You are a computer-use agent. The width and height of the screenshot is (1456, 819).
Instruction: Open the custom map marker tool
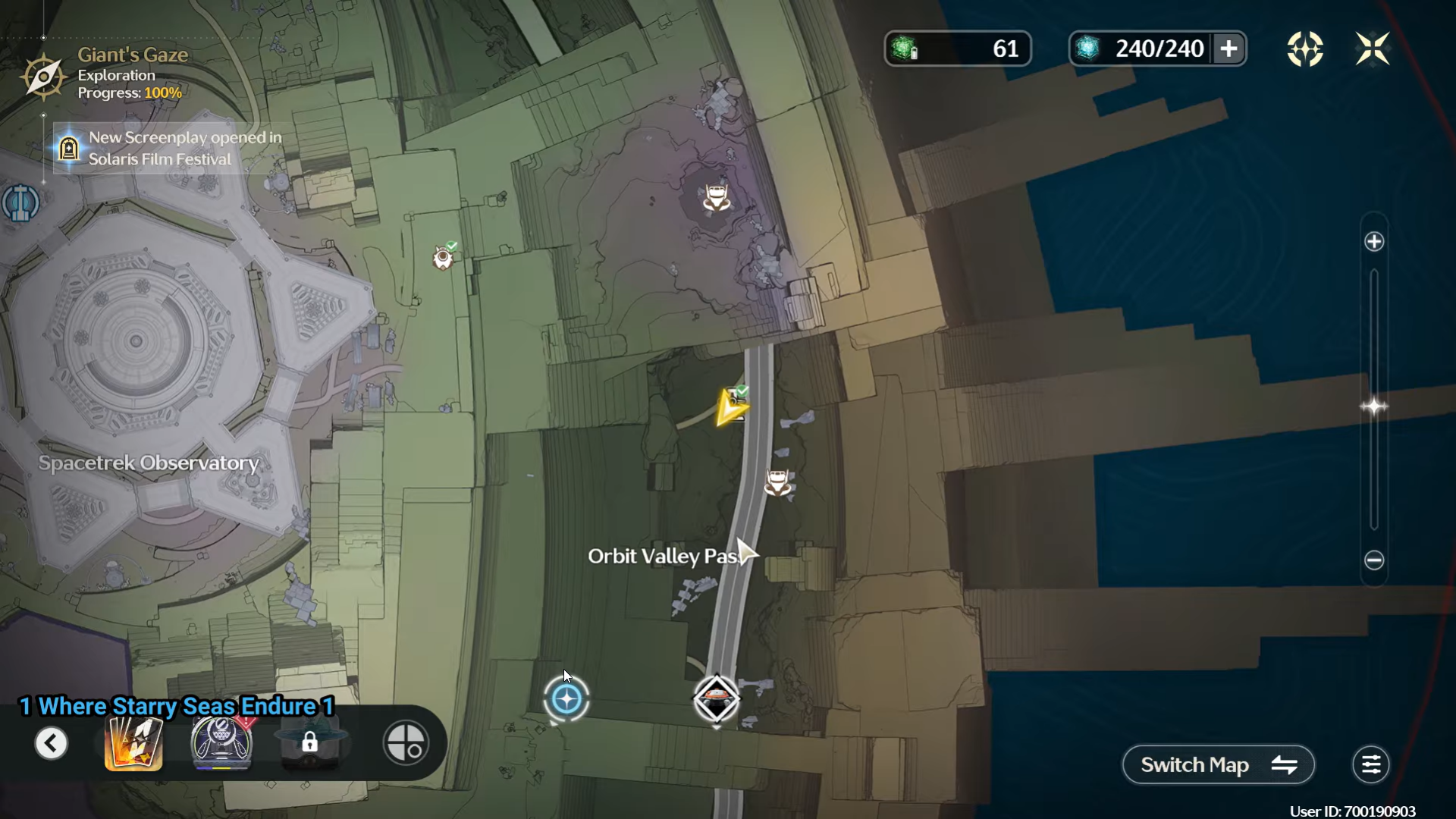[x=406, y=743]
